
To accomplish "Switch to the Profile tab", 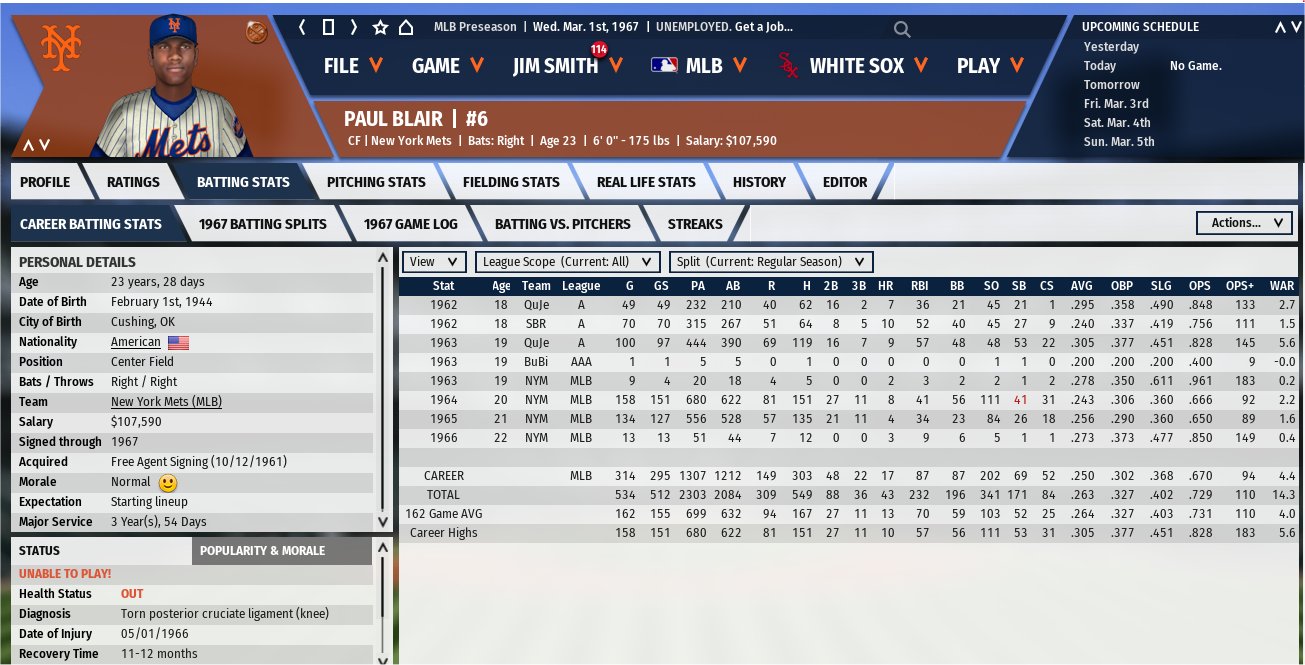I will pos(45,182).
